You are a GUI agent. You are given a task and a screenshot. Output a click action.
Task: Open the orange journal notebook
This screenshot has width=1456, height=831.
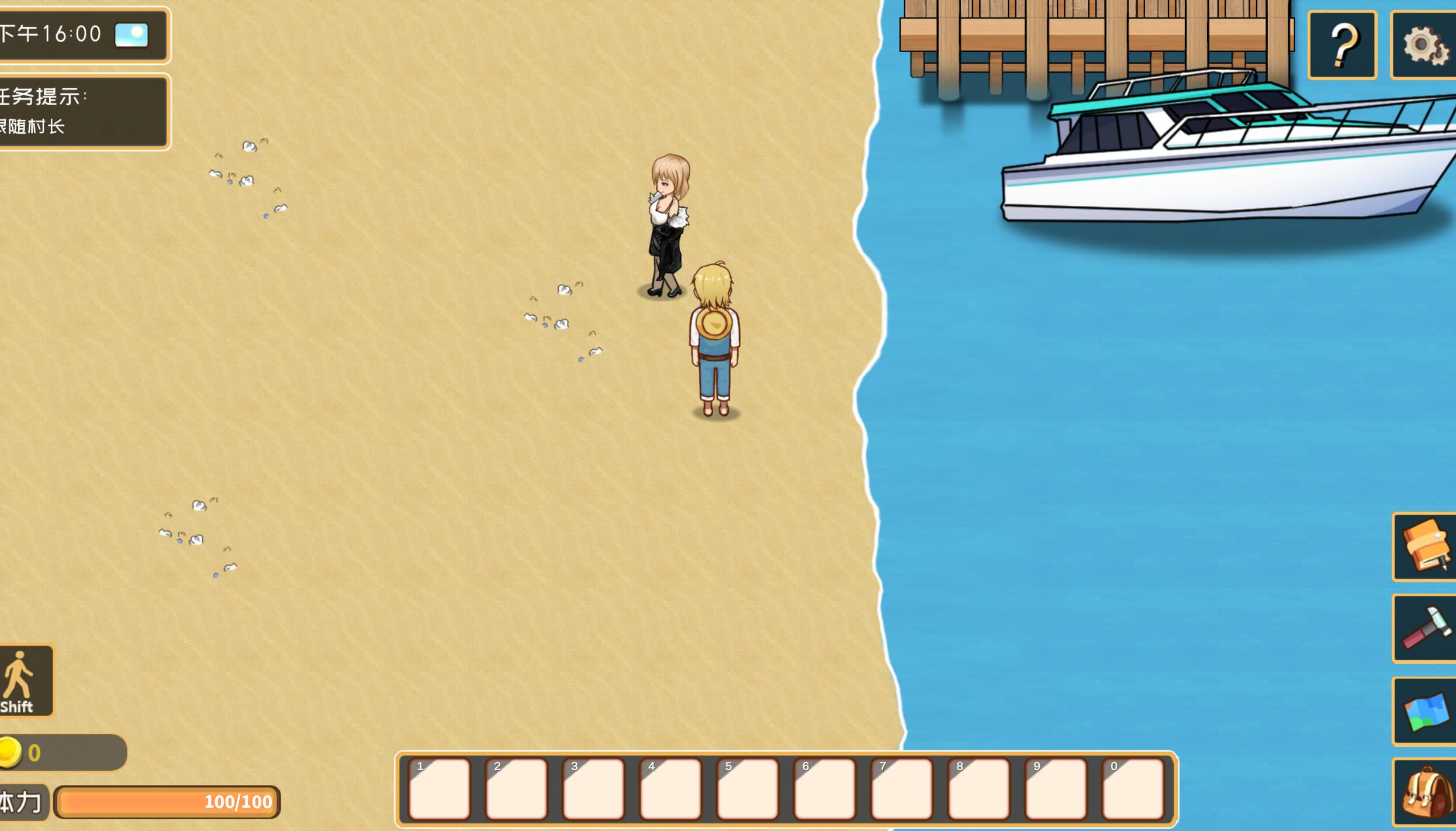pyautogui.click(x=1425, y=546)
